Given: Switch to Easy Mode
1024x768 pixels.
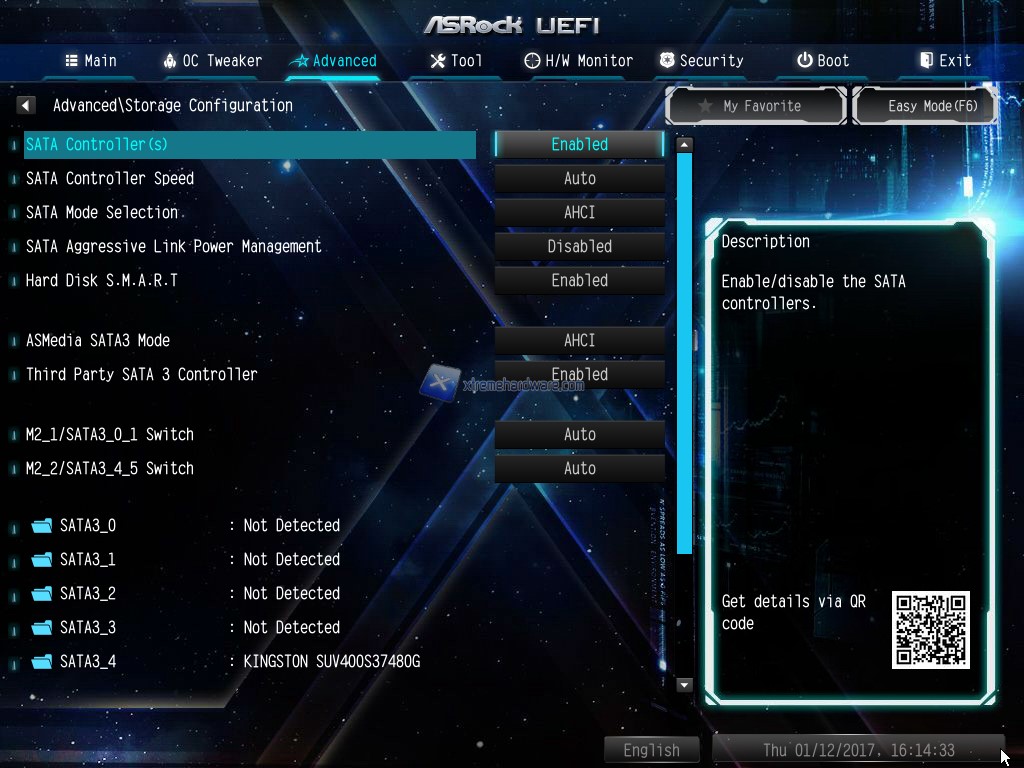Looking at the screenshot, I should (925, 106).
